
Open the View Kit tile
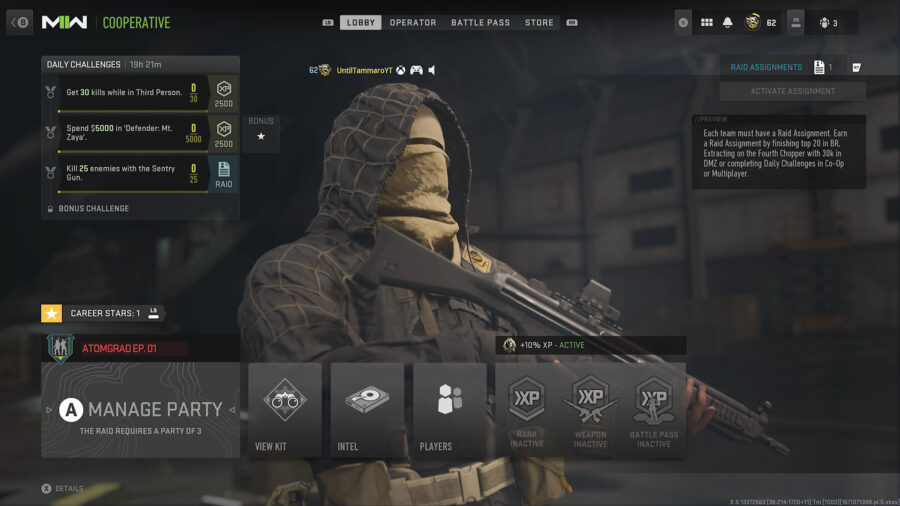pos(284,409)
